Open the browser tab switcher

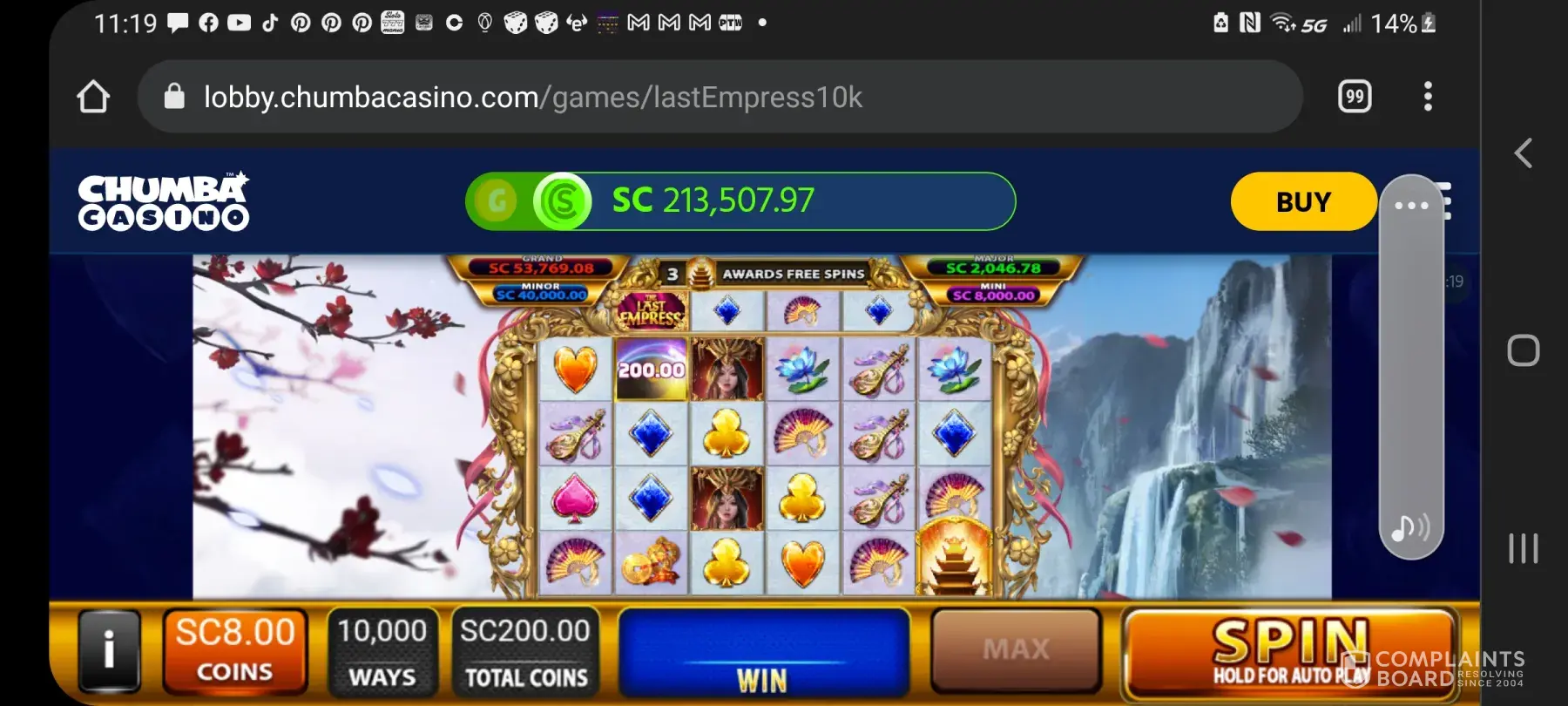[x=1355, y=96]
